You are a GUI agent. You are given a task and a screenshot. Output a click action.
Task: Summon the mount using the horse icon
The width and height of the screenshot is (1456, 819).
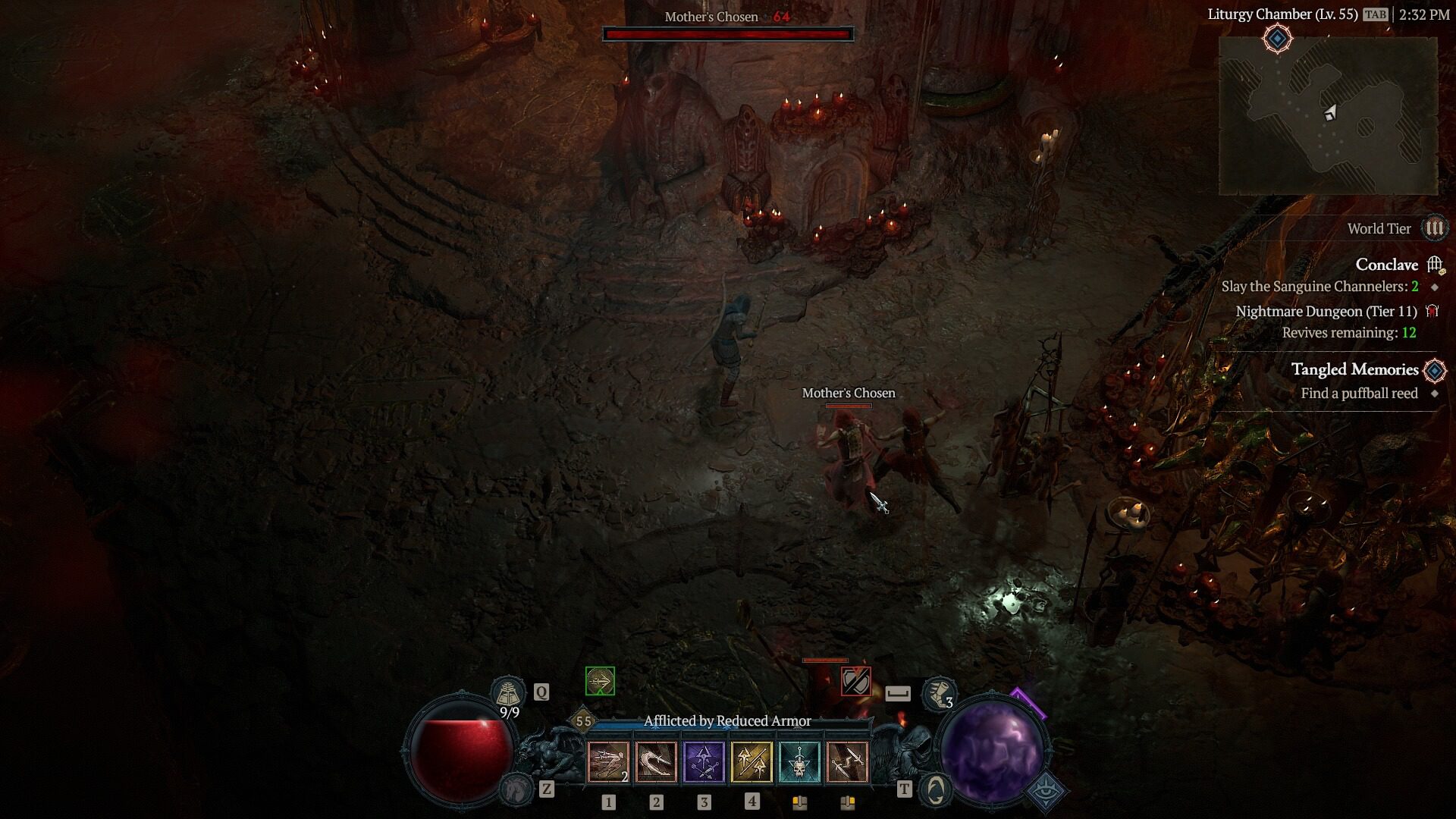[517, 789]
